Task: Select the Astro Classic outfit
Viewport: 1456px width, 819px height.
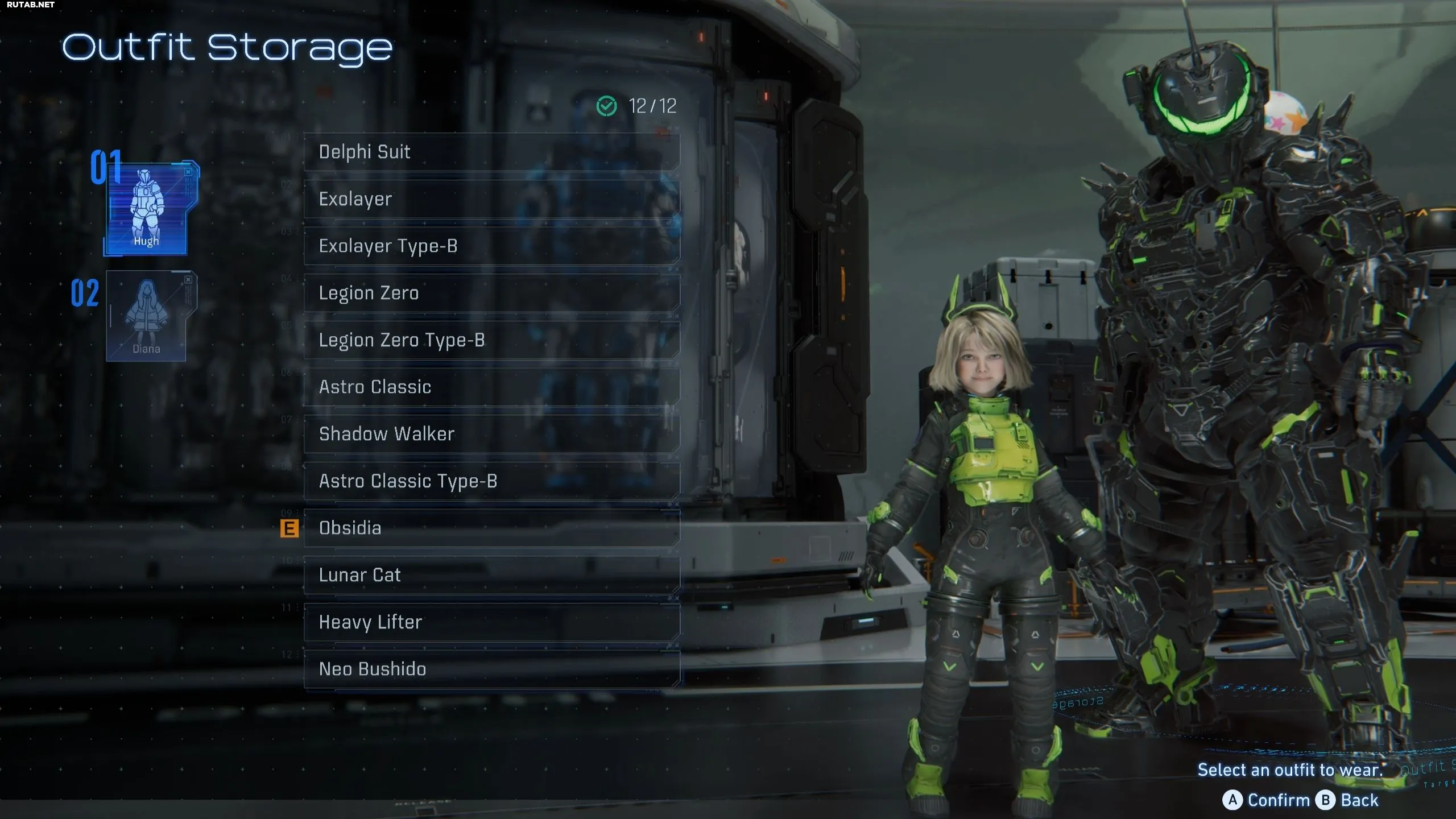Action: pos(491,387)
